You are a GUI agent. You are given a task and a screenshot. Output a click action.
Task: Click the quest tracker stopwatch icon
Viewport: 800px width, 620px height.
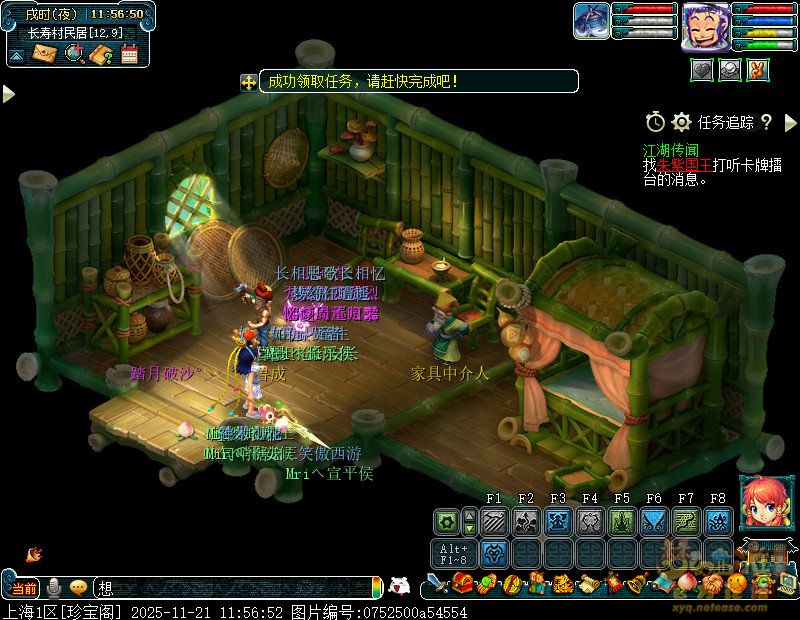[x=655, y=122]
